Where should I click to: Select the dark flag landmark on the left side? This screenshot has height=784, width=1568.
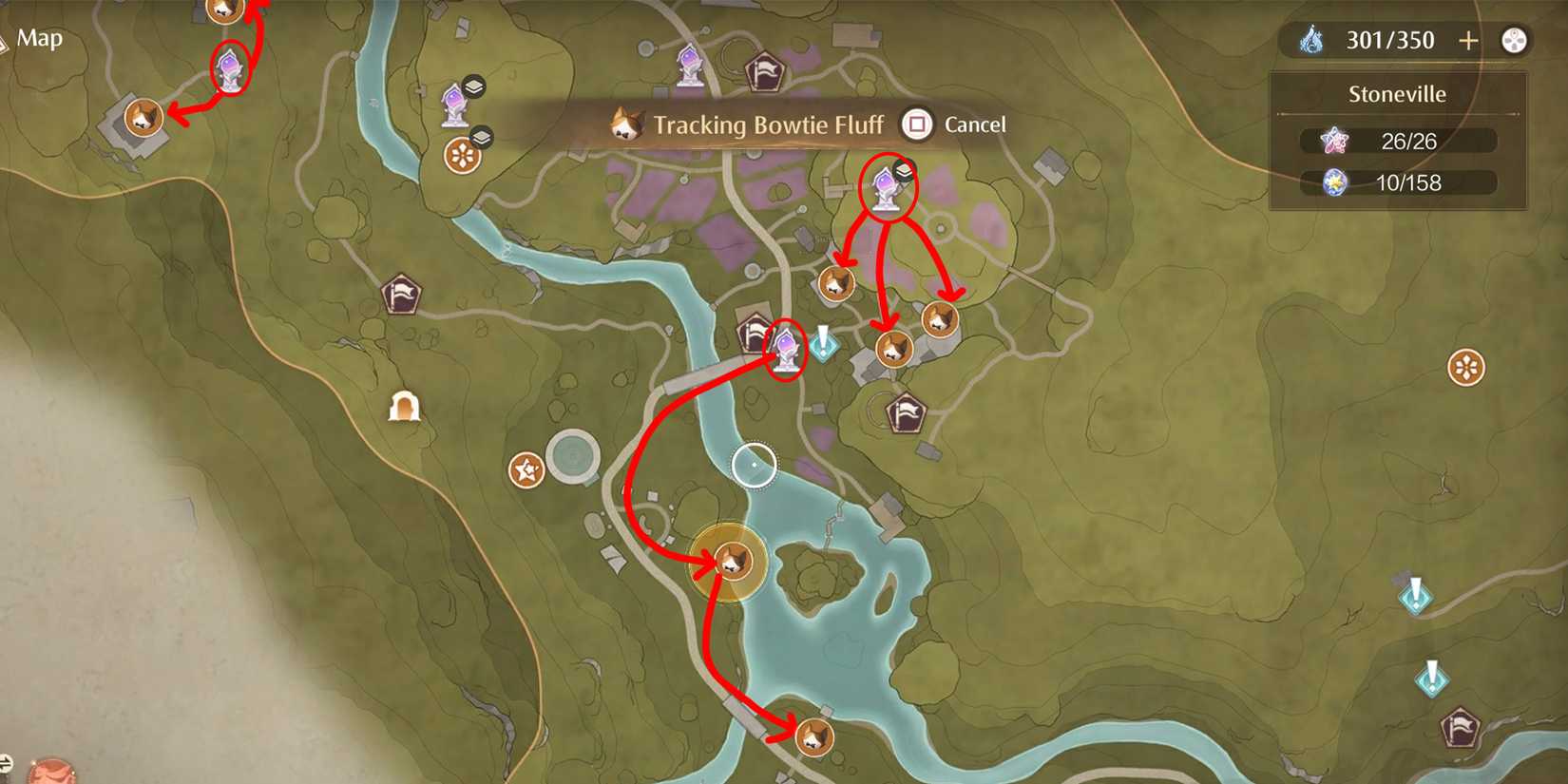(403, 295)
